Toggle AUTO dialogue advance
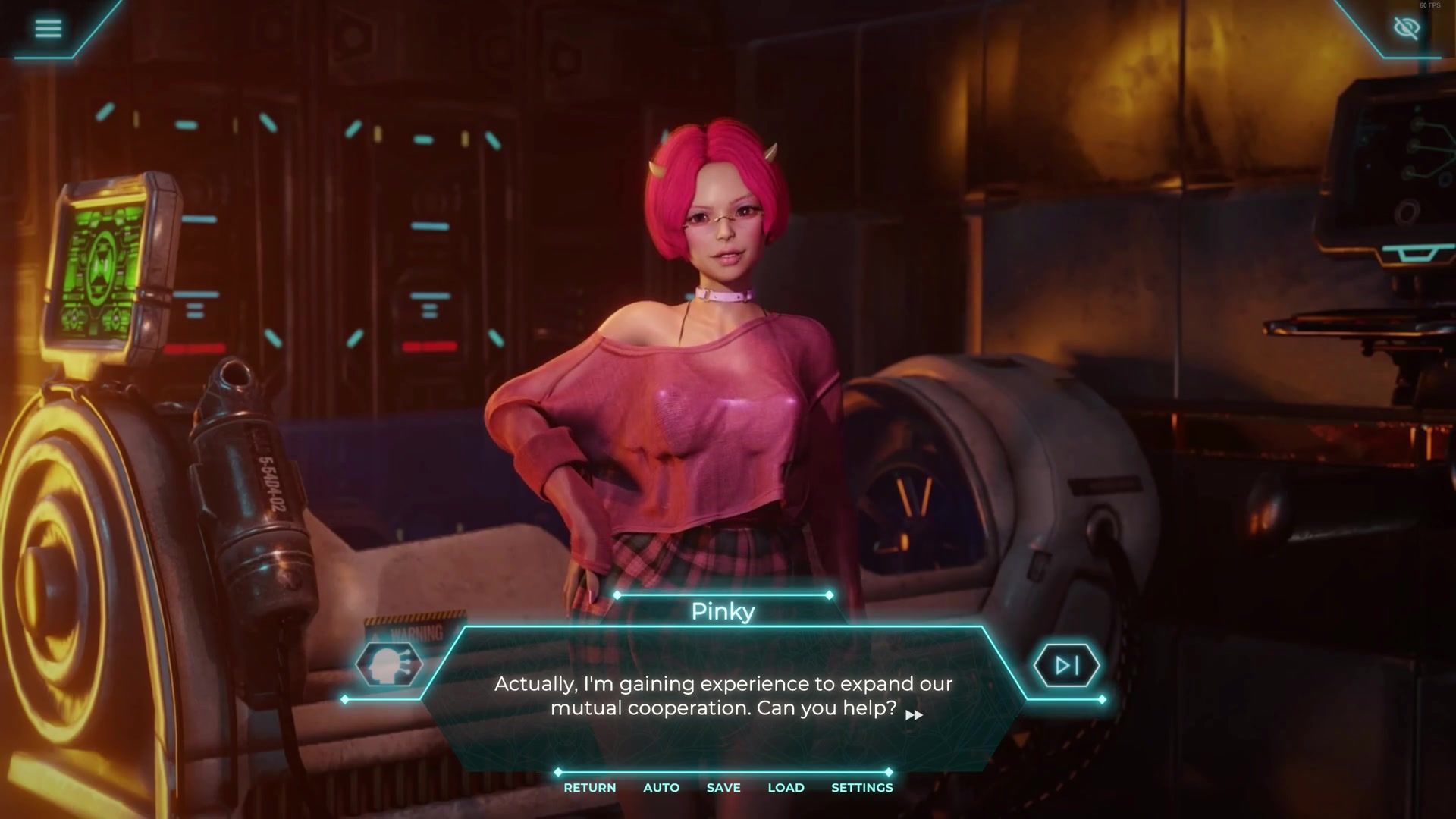This screenshot has height=819, width=1456. (x=661, y=788)
